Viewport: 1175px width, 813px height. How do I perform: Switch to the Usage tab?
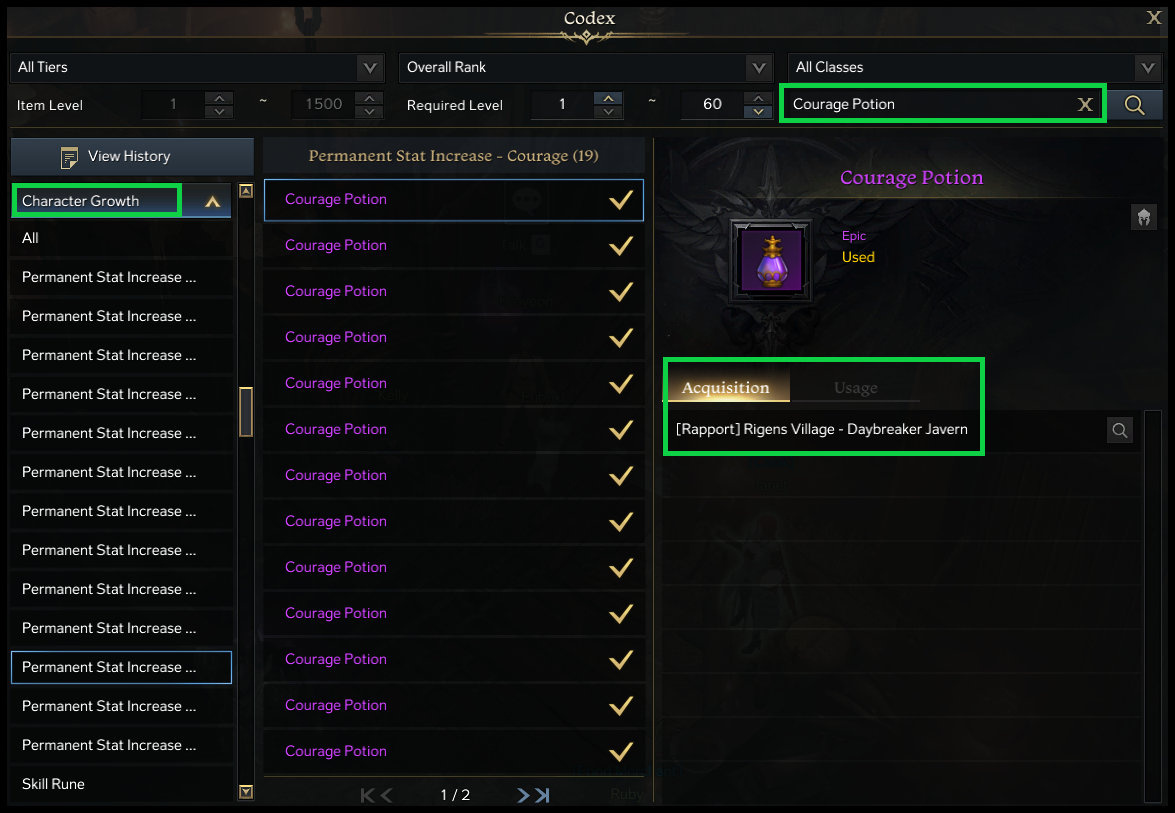tap(855, 388)
